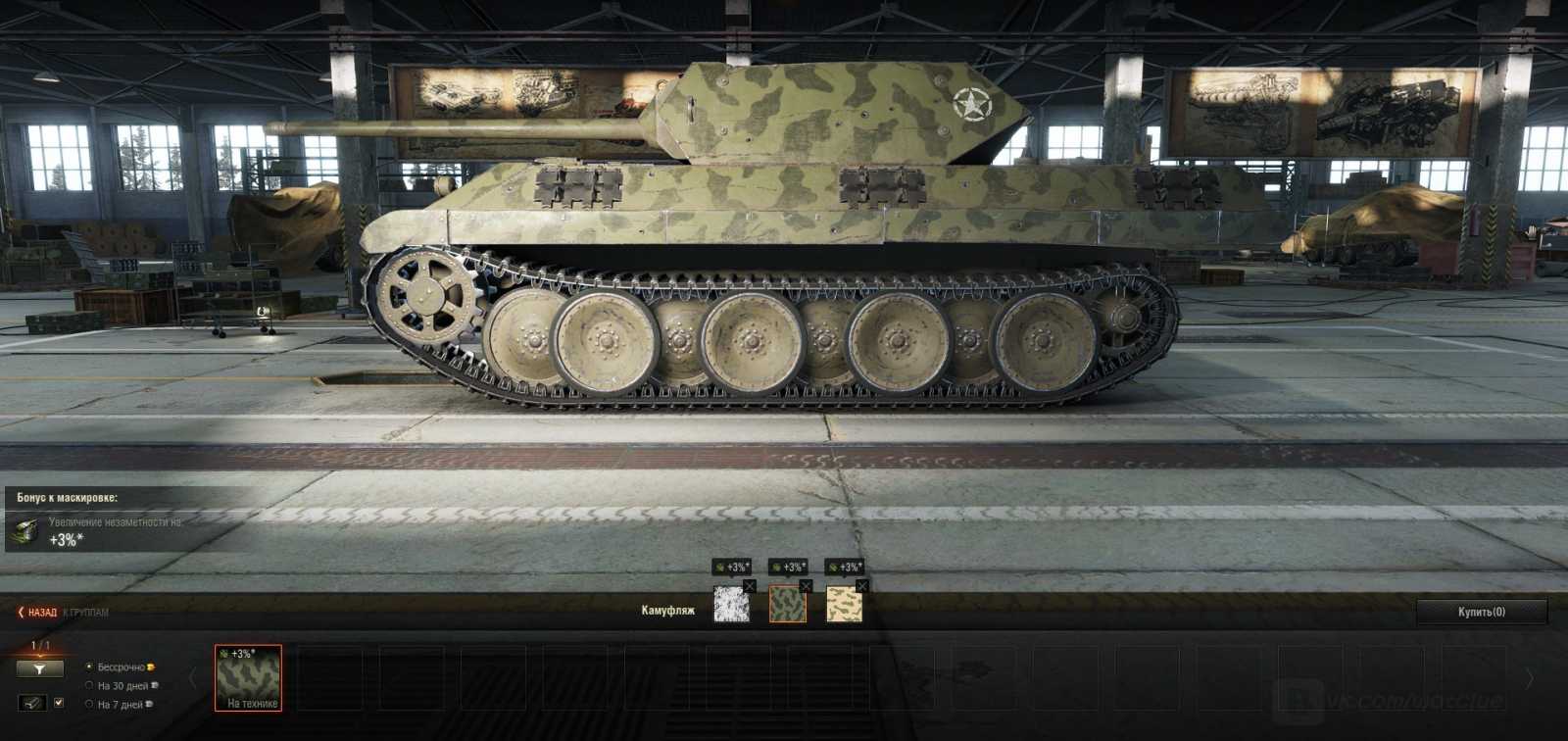The height and width of the screenshot is (741, 1568).
Task: Click the gold coin icon next to Бессрочно
Action: (x=151, y=667)
